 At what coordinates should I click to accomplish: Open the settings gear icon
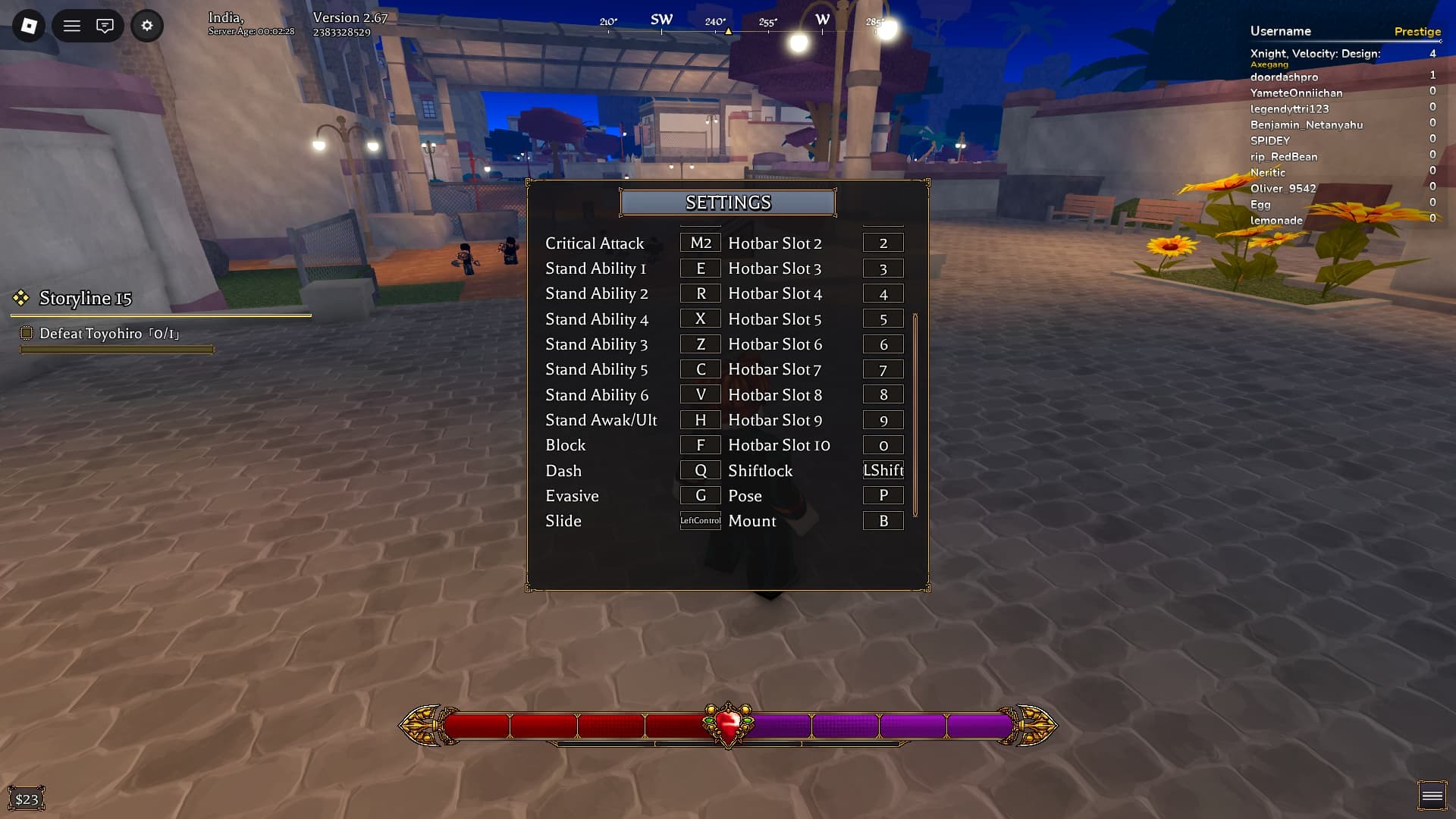[147, 25]
